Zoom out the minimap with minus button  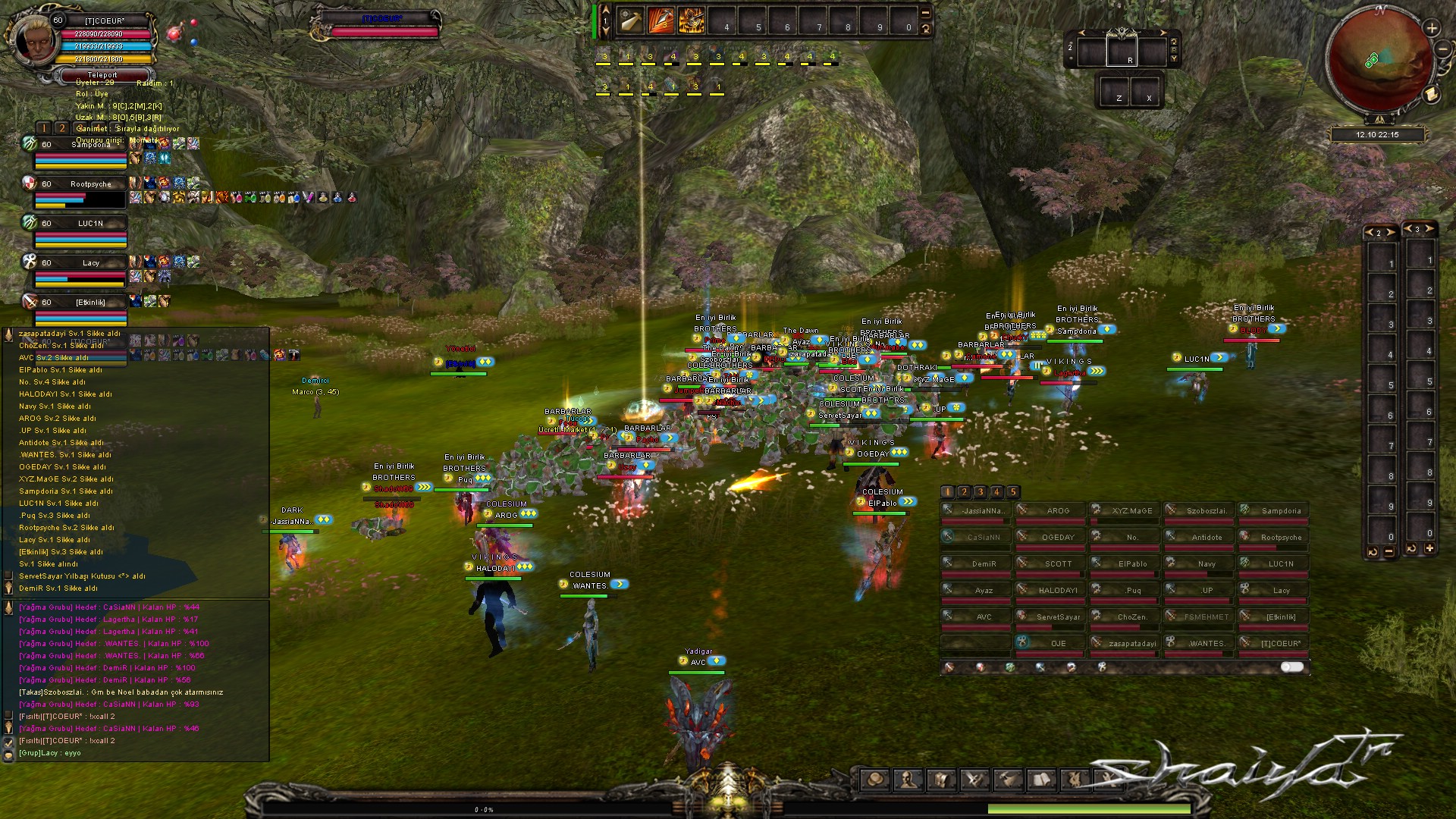(x=1442, y=50)
